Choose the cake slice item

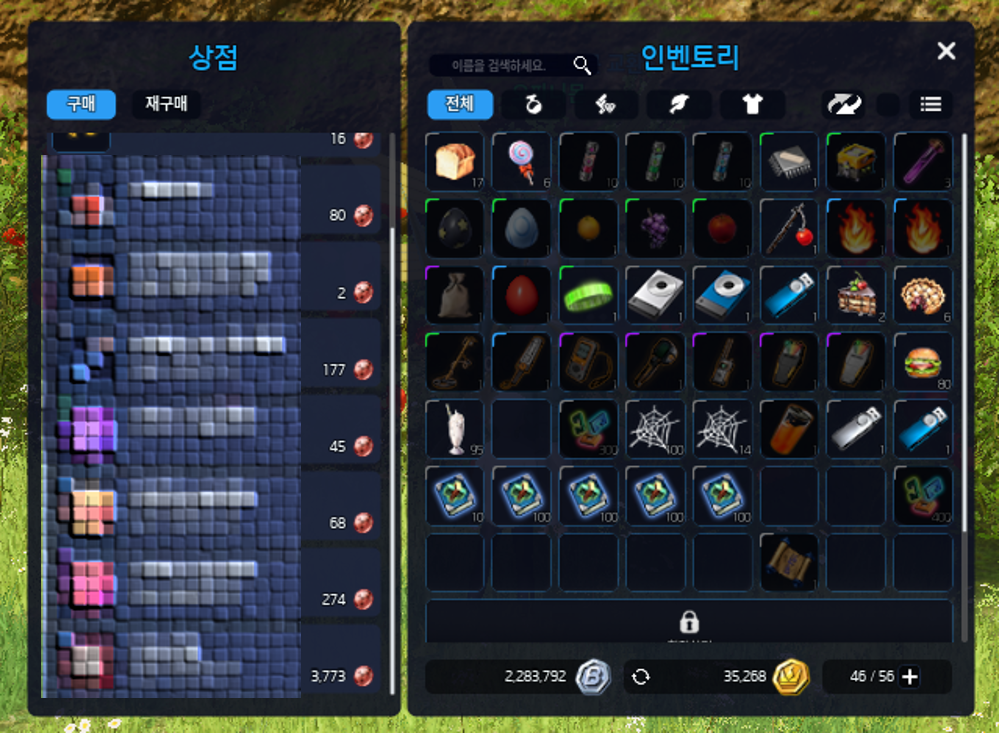point(856,295)
